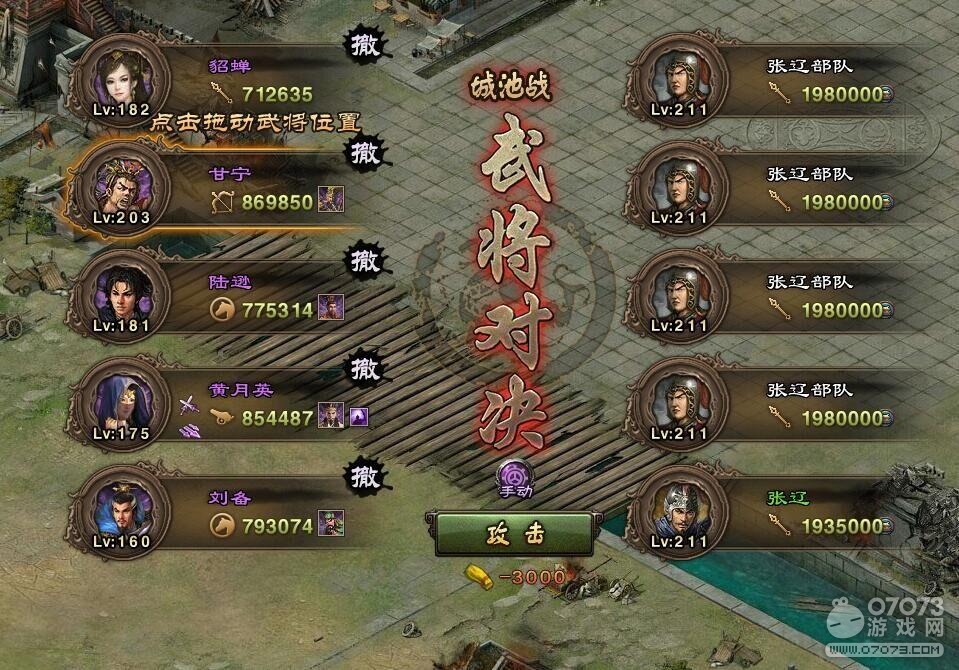Open 甘宁's skill icon beside troop count
Screen dimensions: 959x670
click(331, 200)
